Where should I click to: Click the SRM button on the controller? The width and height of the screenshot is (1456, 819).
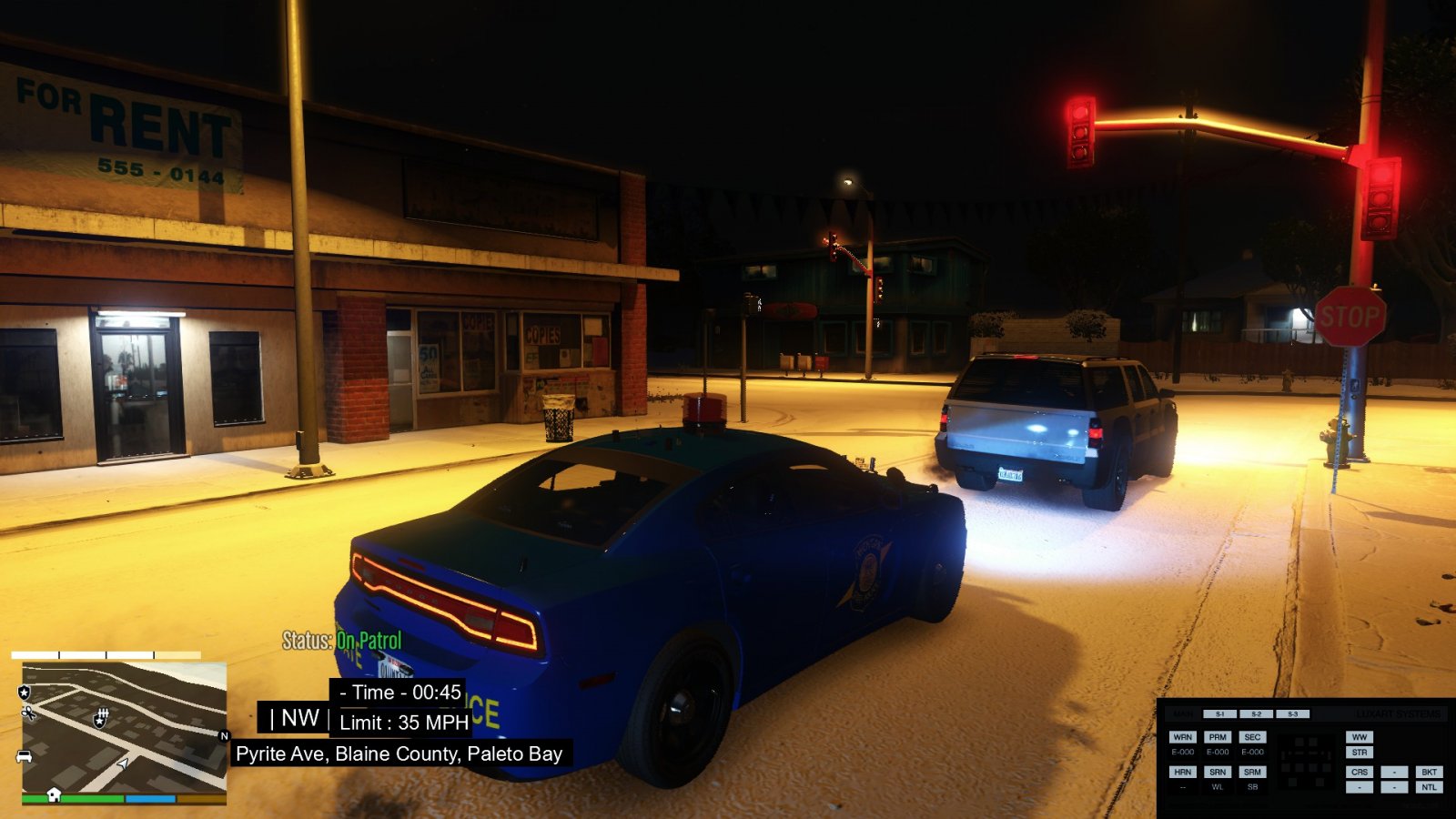point(1252,772)
